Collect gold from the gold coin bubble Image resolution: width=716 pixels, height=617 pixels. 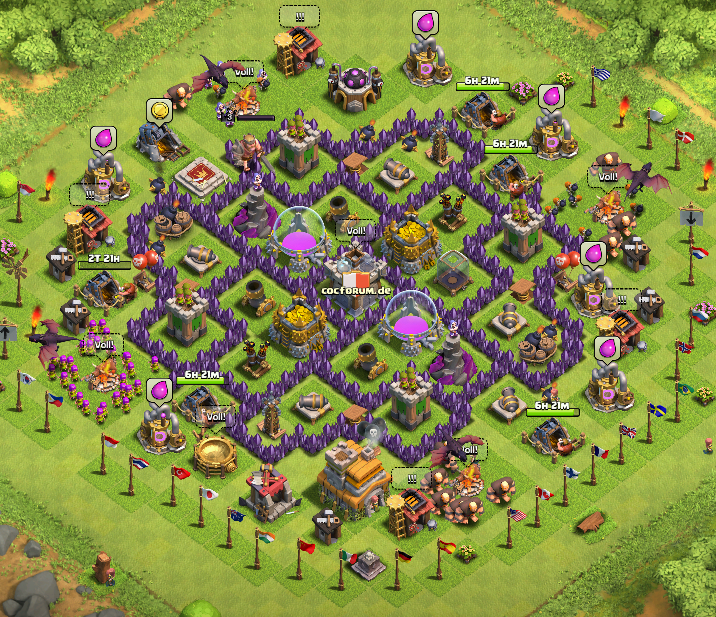(157, 110)
